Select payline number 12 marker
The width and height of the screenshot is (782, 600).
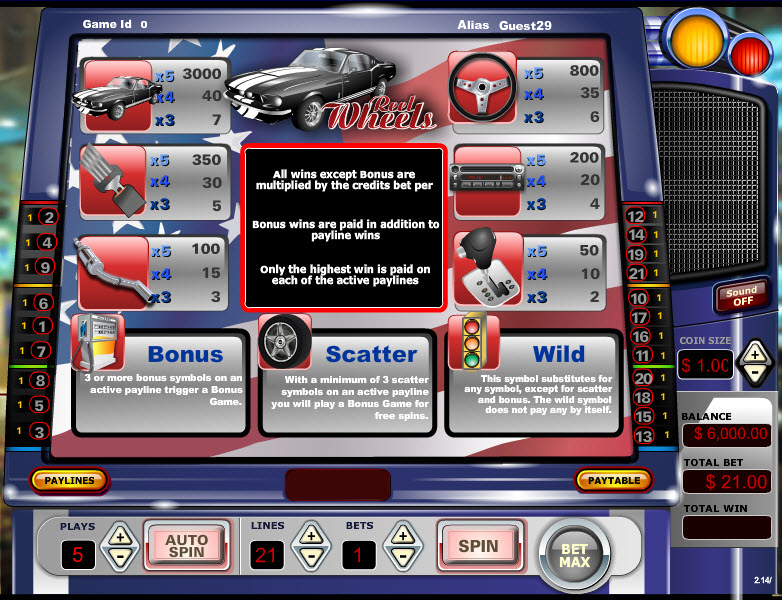click(636, 216)
